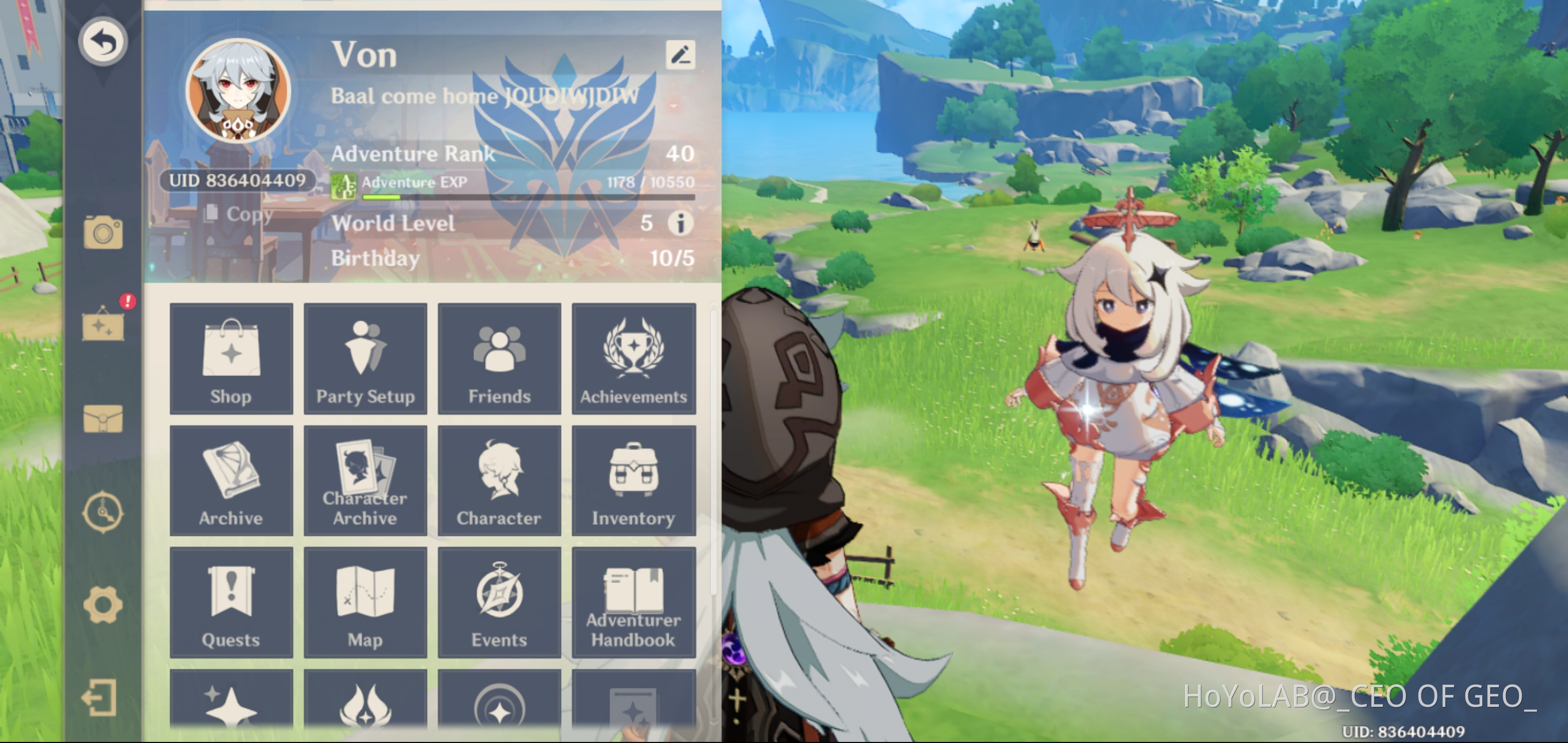The image size is (1568, 743).
Task: Open the Archive book
Action: click(231, 481)
